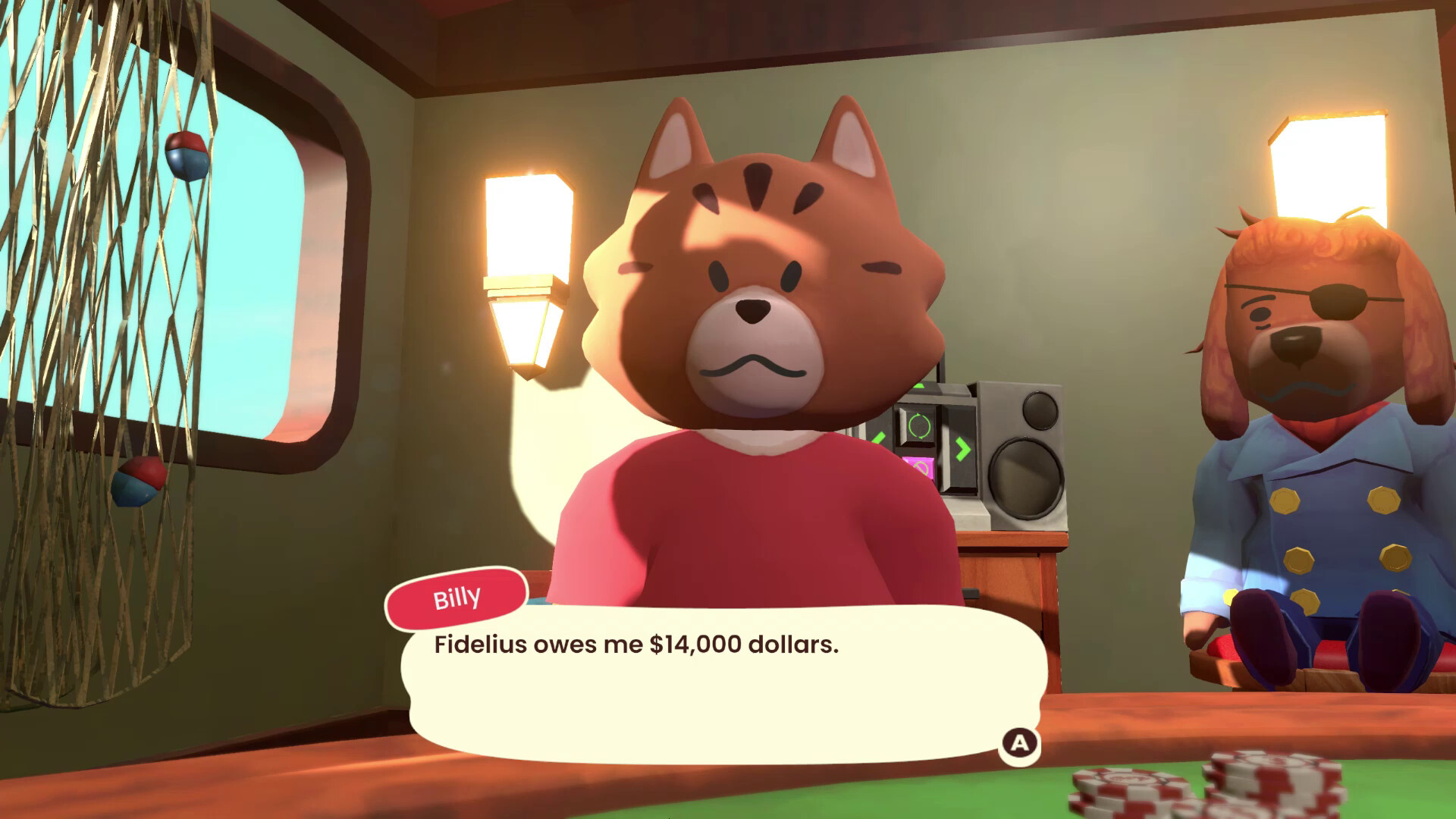Screen dimensions: 1456x819
Task: Click the small speaker cone on the boombox
Action: pos(1041,412)
